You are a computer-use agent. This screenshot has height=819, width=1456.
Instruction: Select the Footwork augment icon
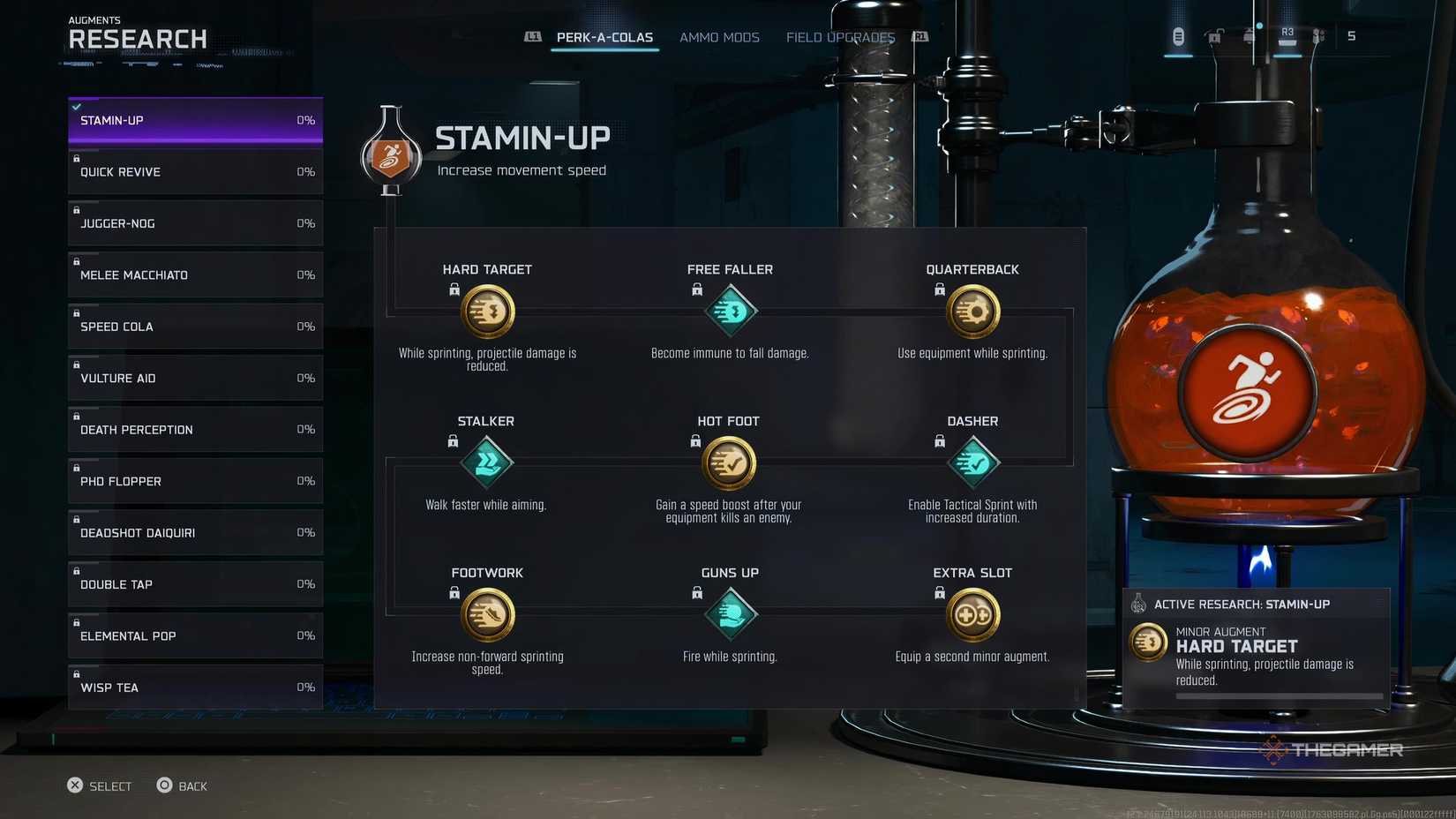click(x=487, y=614)
